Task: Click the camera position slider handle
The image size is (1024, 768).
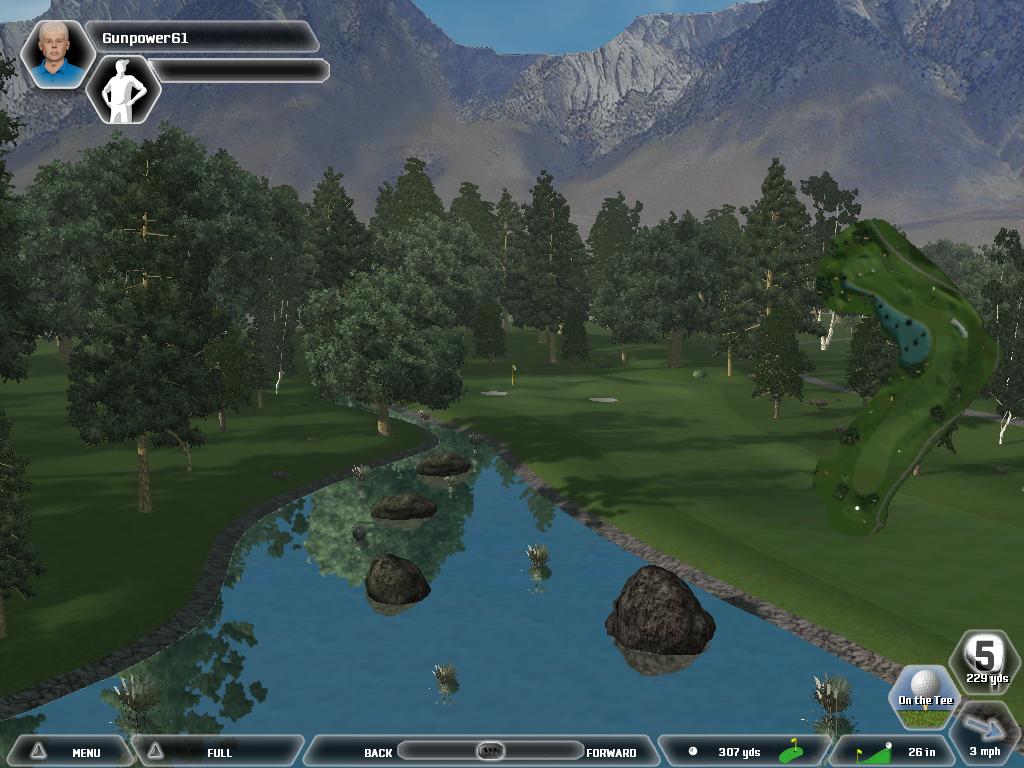Action: (489, 751)
